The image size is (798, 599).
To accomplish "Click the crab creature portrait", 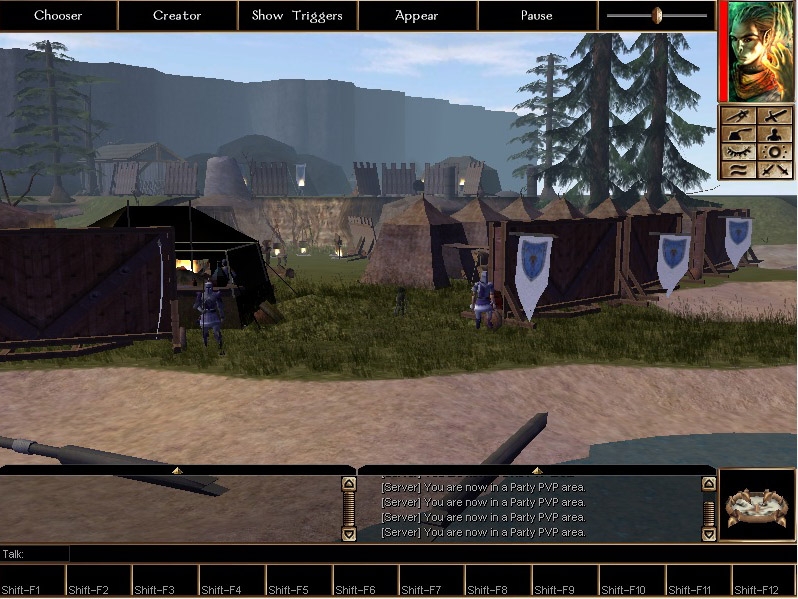I will (757, 505).
